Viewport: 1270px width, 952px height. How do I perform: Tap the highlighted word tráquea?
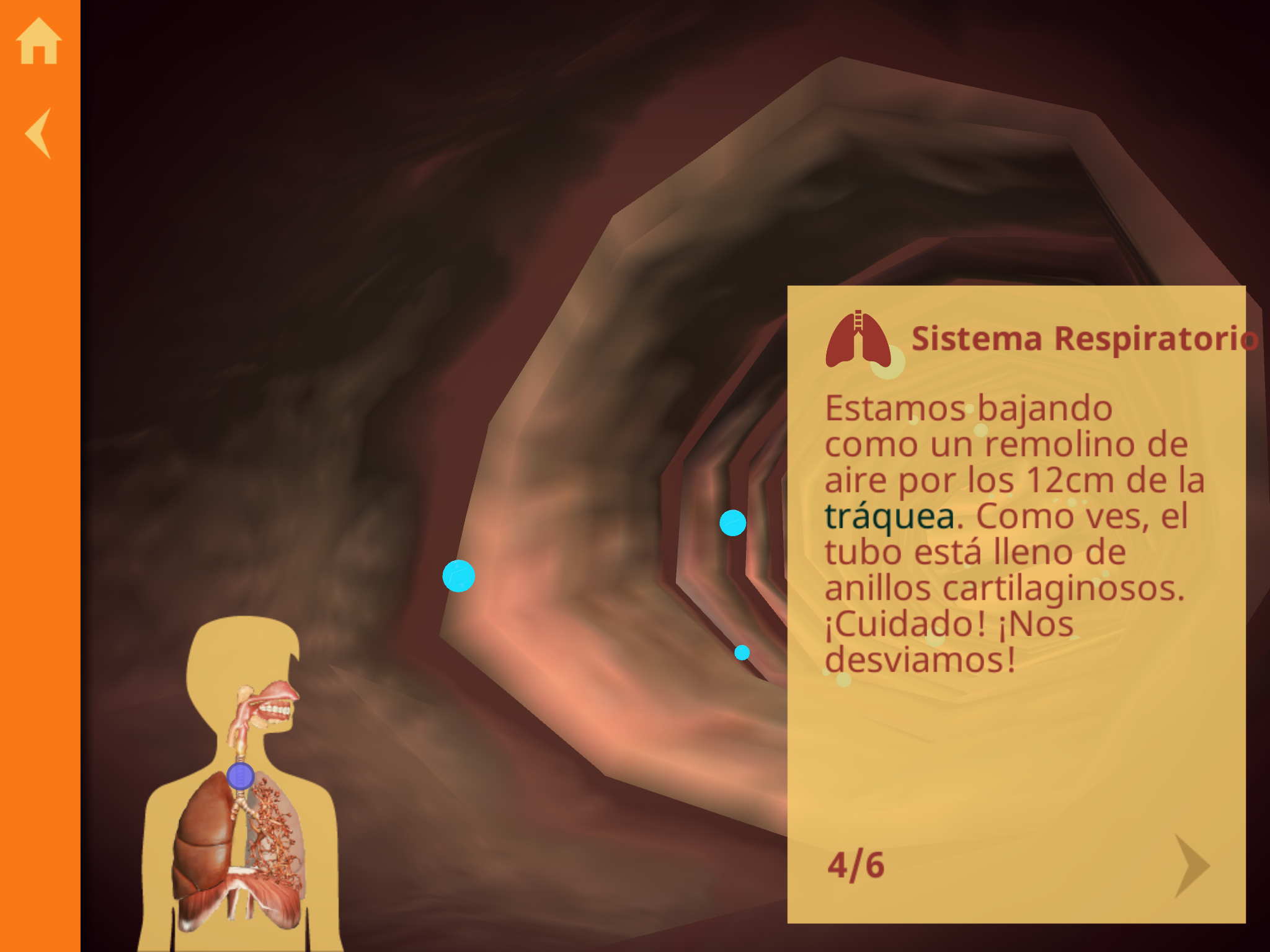pos(889,516)
